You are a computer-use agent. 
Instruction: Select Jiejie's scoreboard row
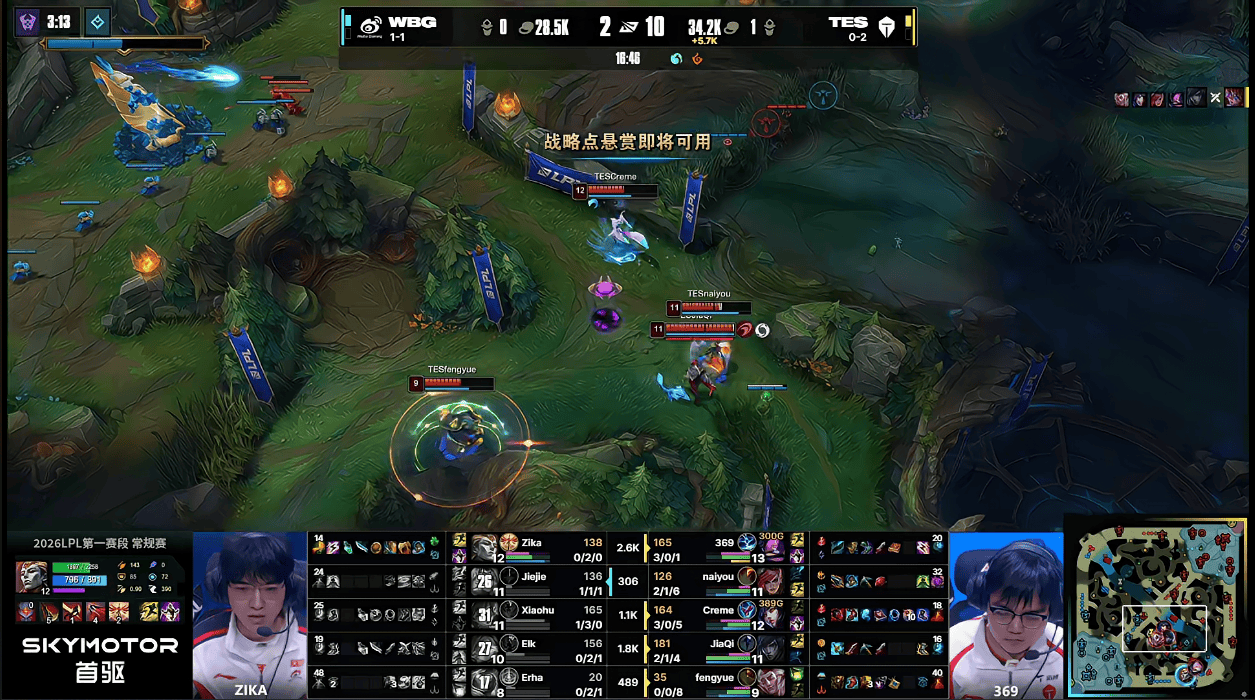pos(540,580)
